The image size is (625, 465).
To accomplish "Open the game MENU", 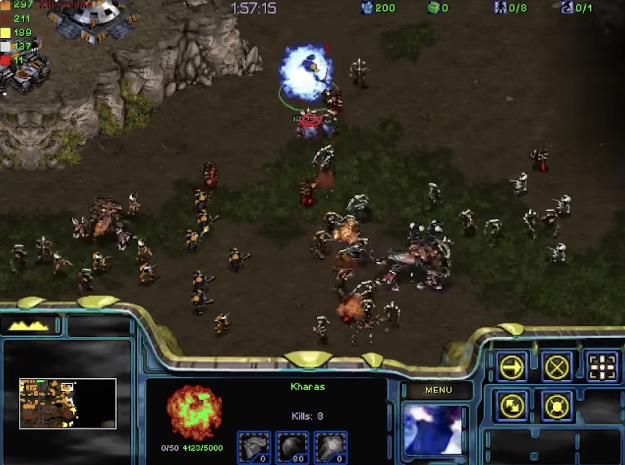I will [438, 390].
